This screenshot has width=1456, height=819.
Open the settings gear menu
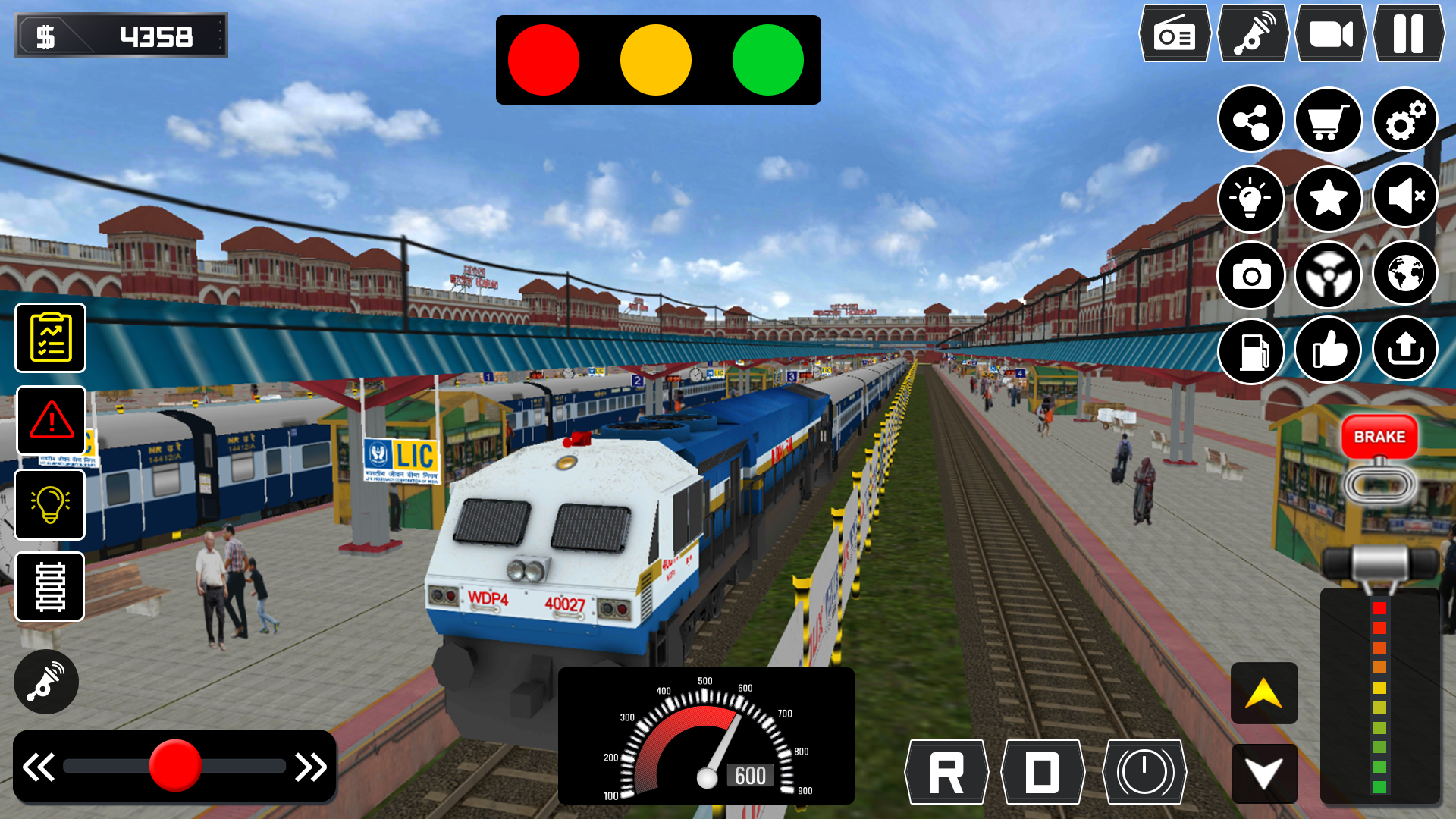click(x=1404, y=120)
